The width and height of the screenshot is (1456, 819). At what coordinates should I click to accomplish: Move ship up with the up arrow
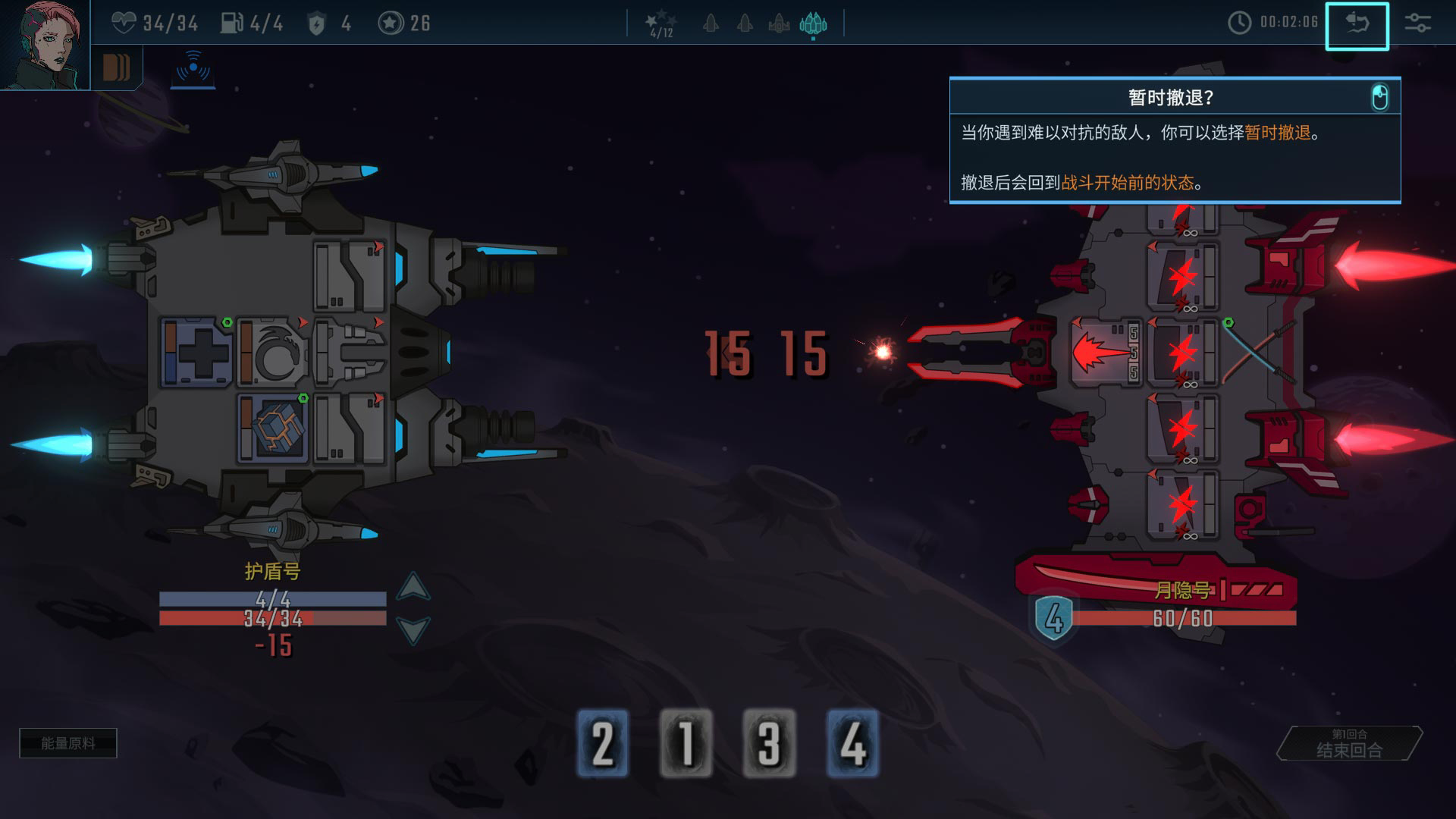click(413, 587)
